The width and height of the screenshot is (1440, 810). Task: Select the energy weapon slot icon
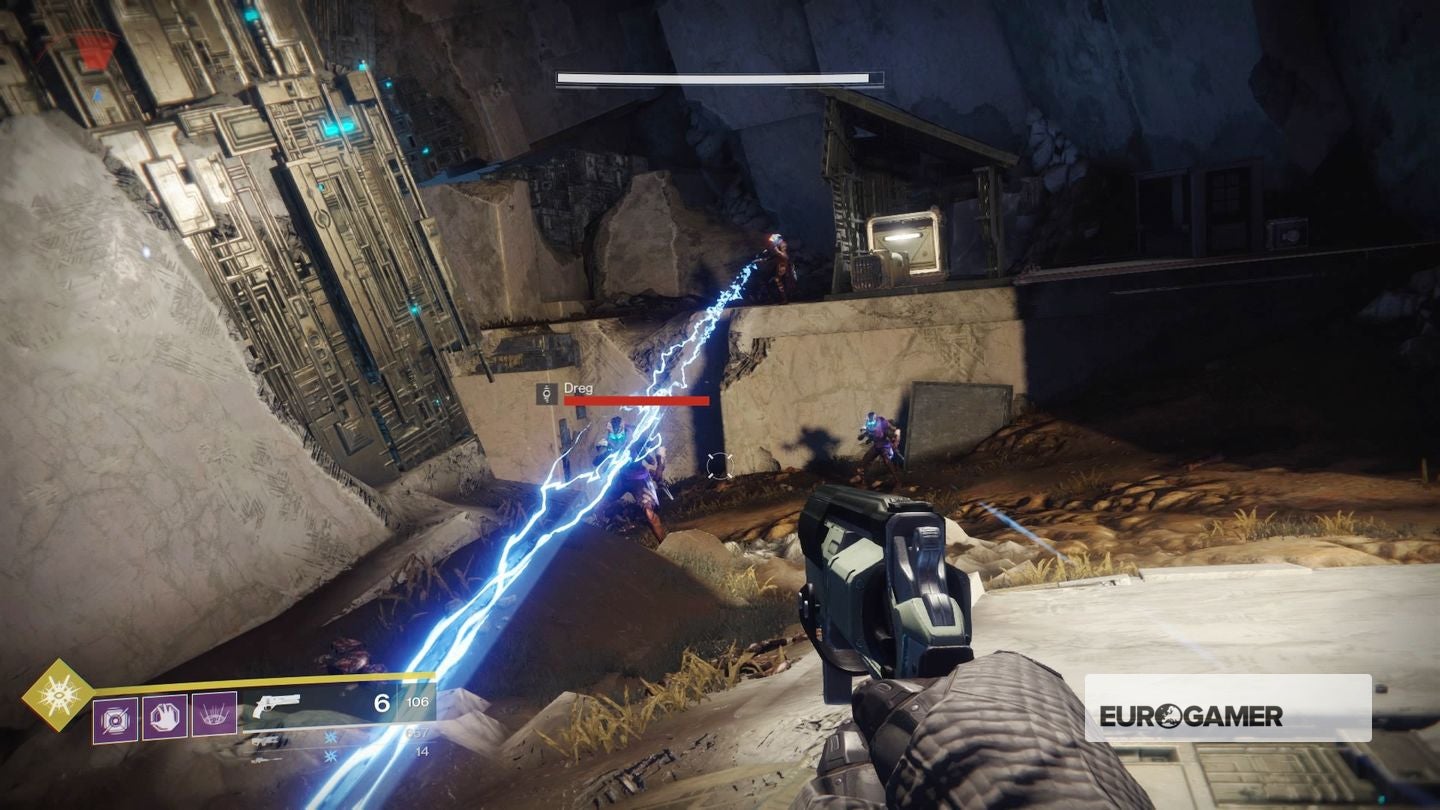(268, 740)
